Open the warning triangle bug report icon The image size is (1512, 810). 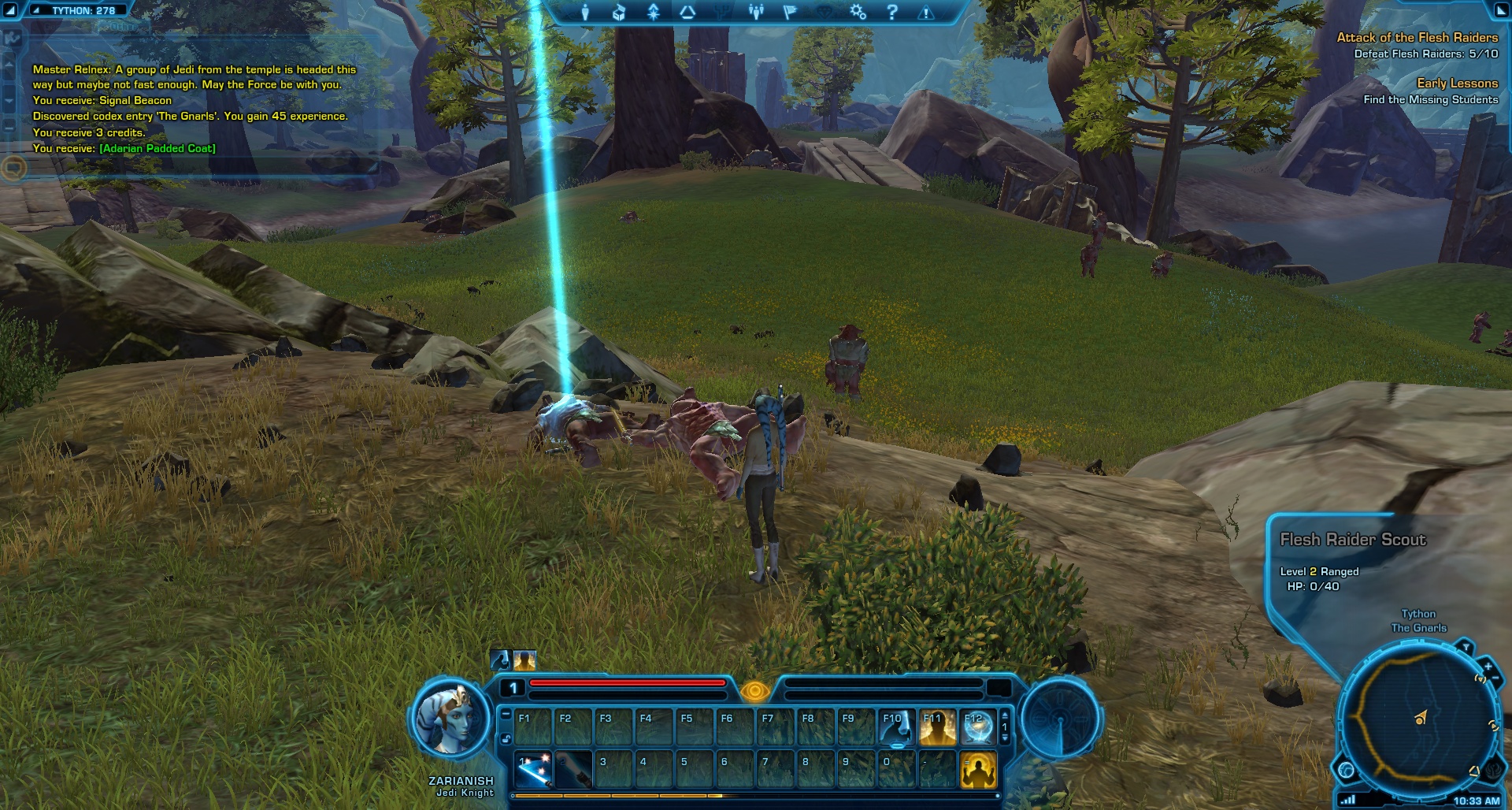pos(926,13)
